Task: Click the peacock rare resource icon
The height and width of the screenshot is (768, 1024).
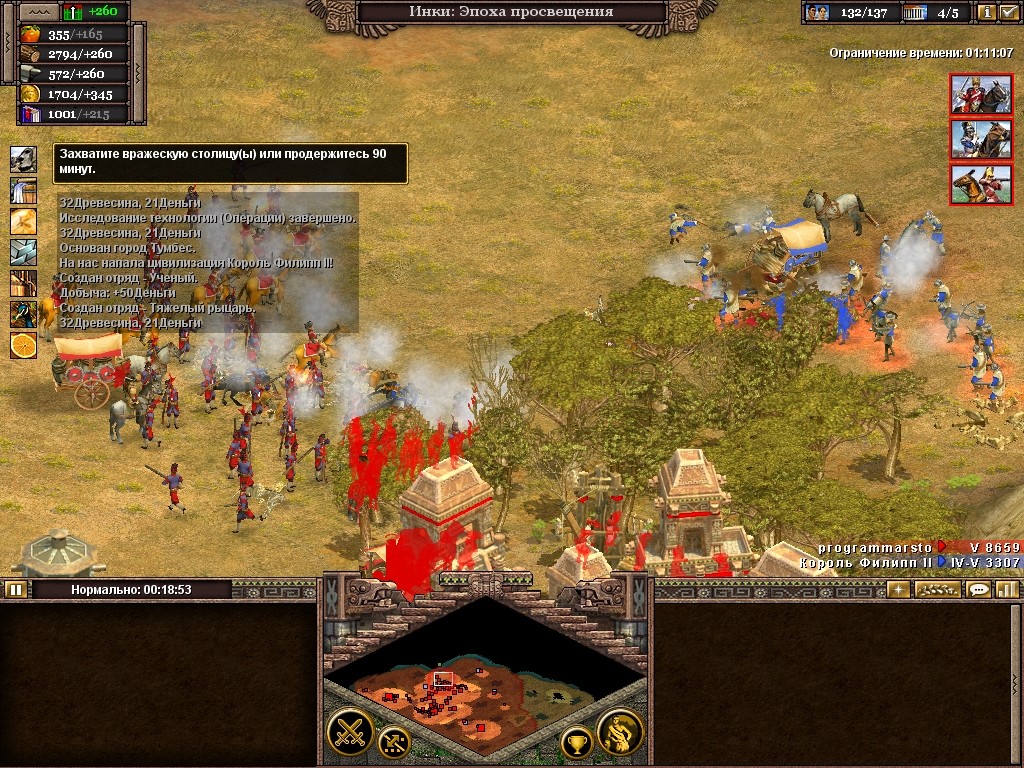Action: click(x=23, y=314)
